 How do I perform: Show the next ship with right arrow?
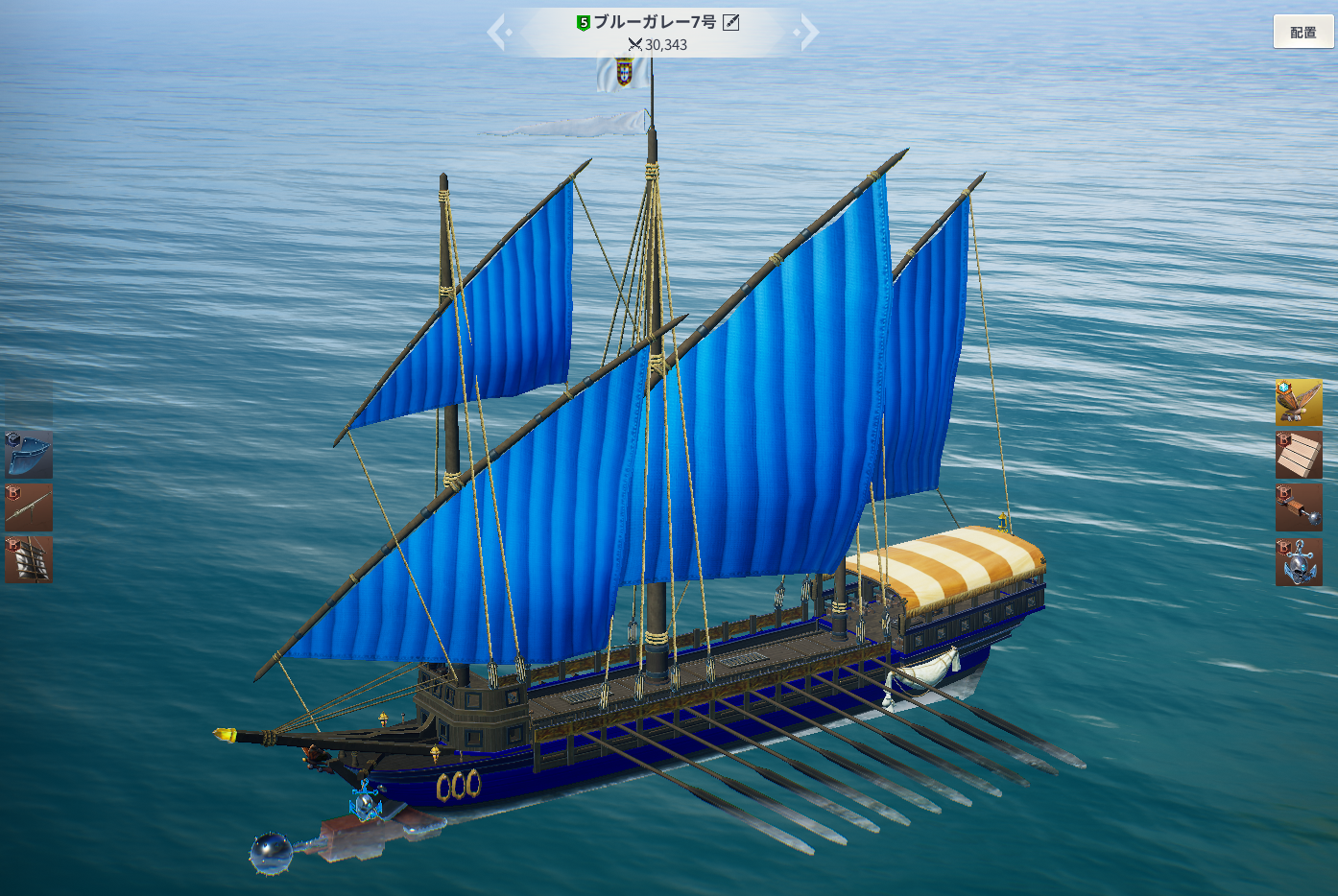click(808, 33)
